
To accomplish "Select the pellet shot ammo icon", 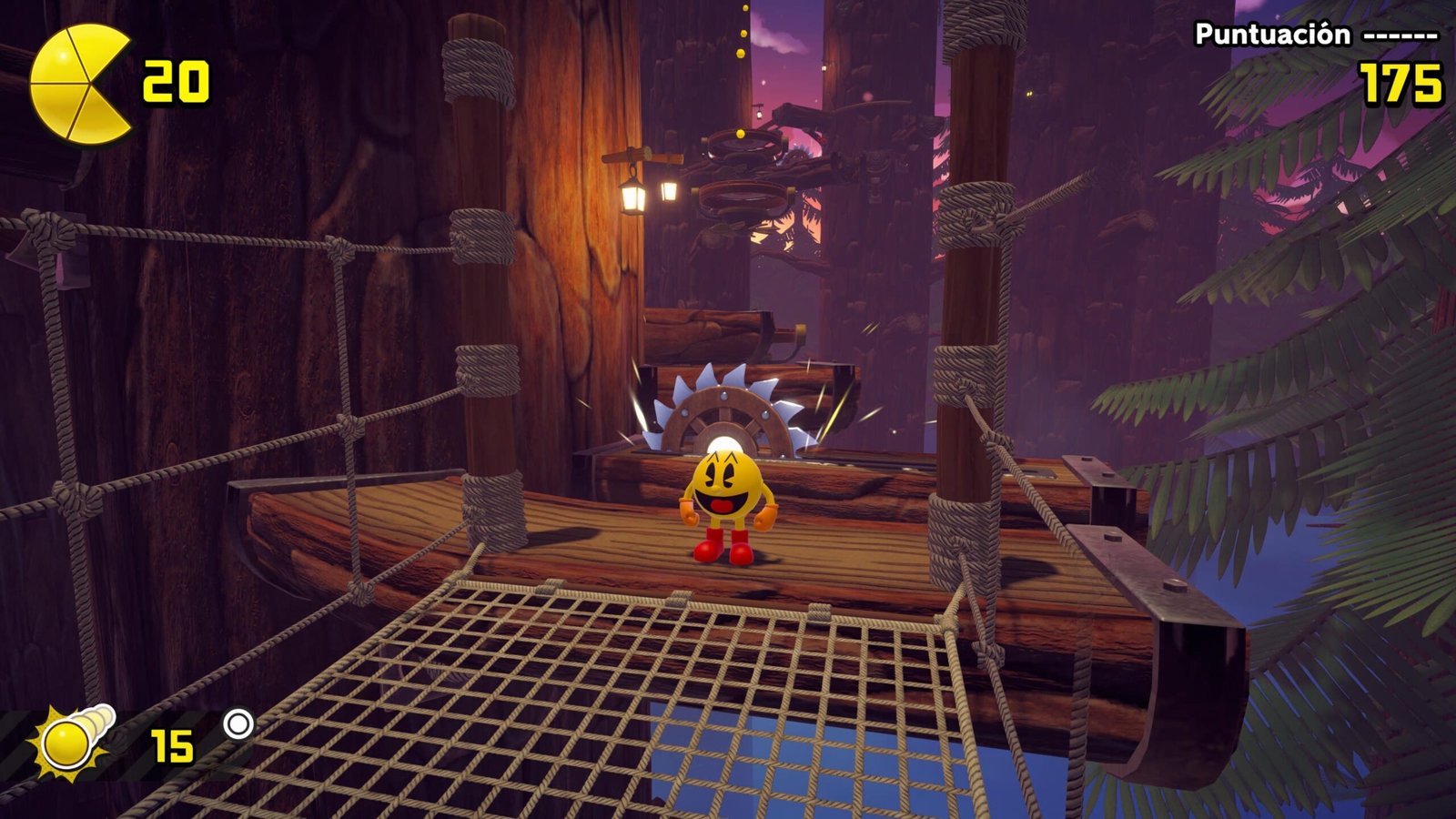I will coord(73,743).
